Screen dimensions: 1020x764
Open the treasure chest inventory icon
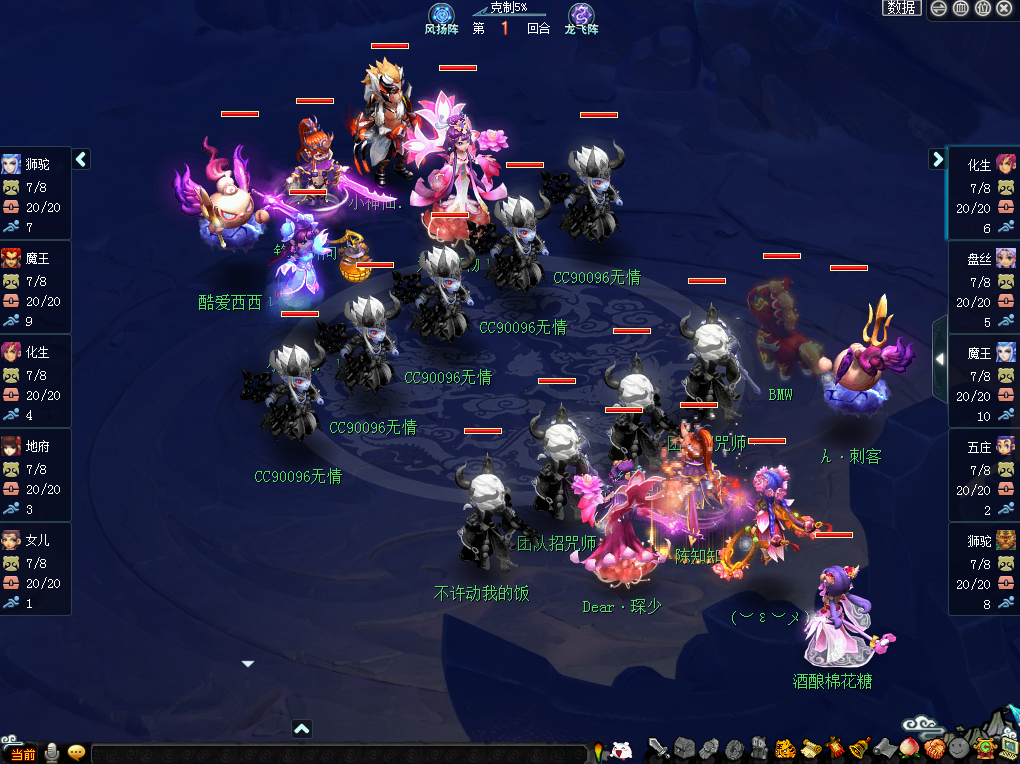(684, 748)
